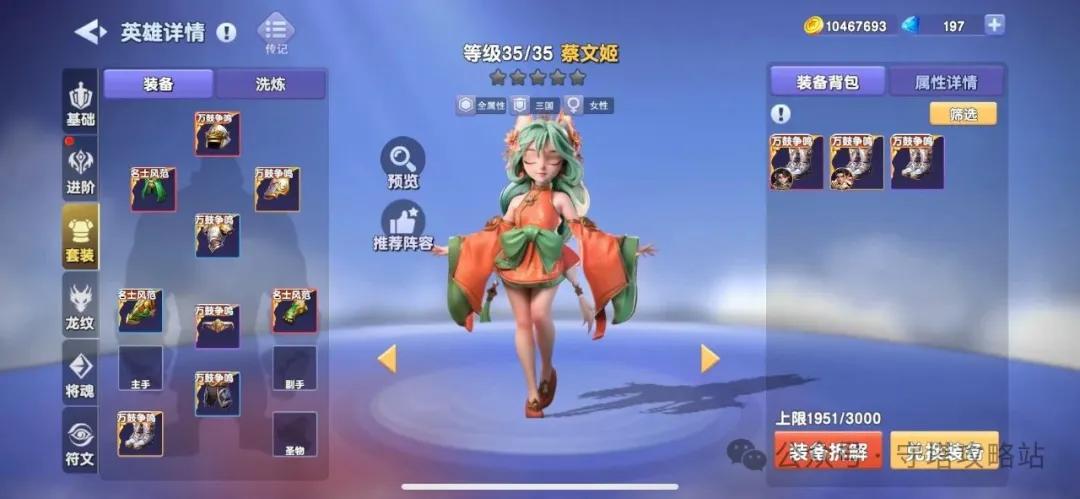The image size is (1080, 499).
Task: Switch to the 洗炼 tab
Action: (270, 84)
